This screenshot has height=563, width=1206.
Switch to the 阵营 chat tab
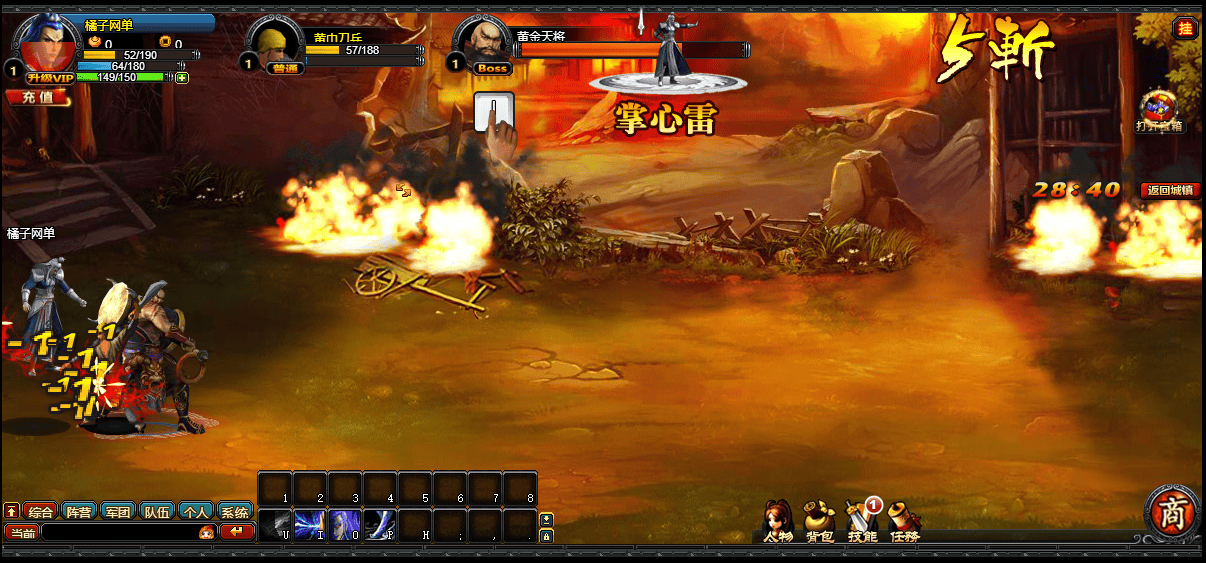79,511
